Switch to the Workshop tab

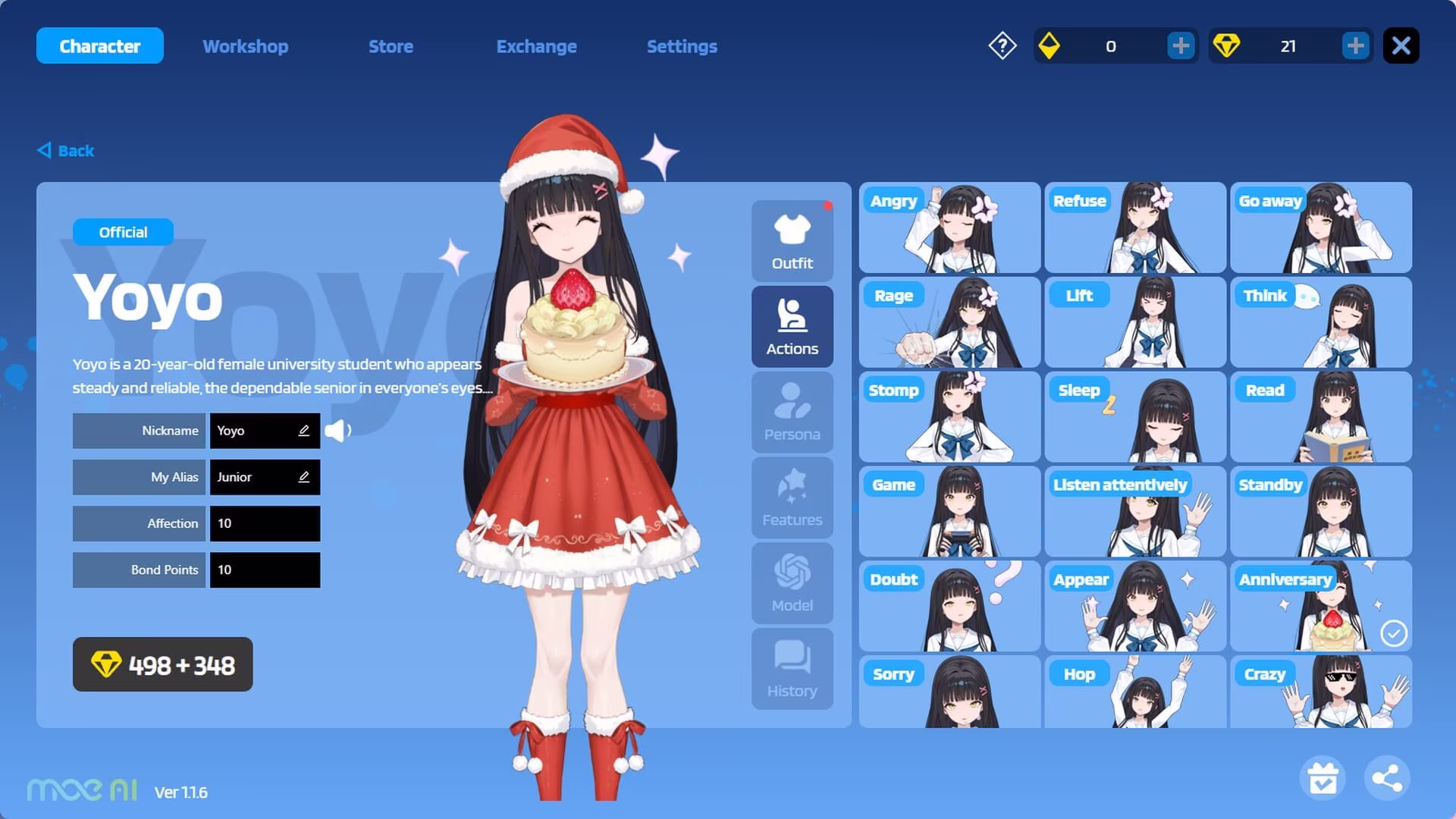(244, 46)
